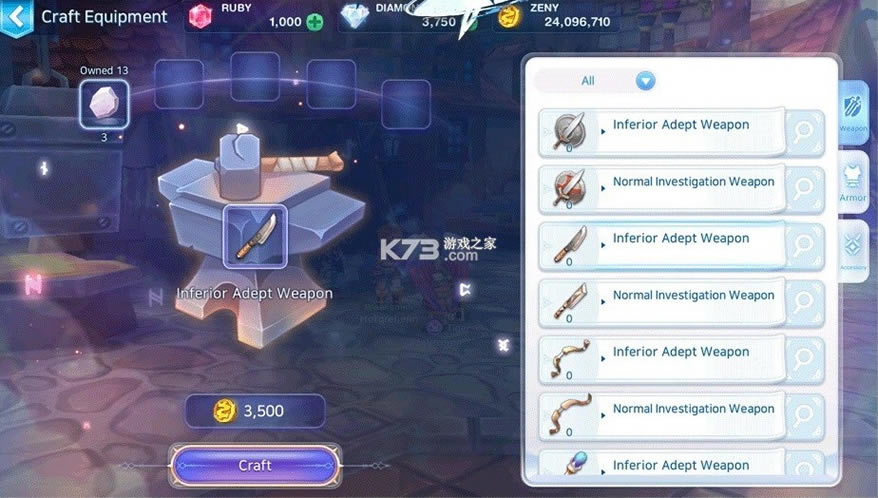Open the Accessory tab
Viewport: 878px width, 498px height.
[x=853, y=250]
